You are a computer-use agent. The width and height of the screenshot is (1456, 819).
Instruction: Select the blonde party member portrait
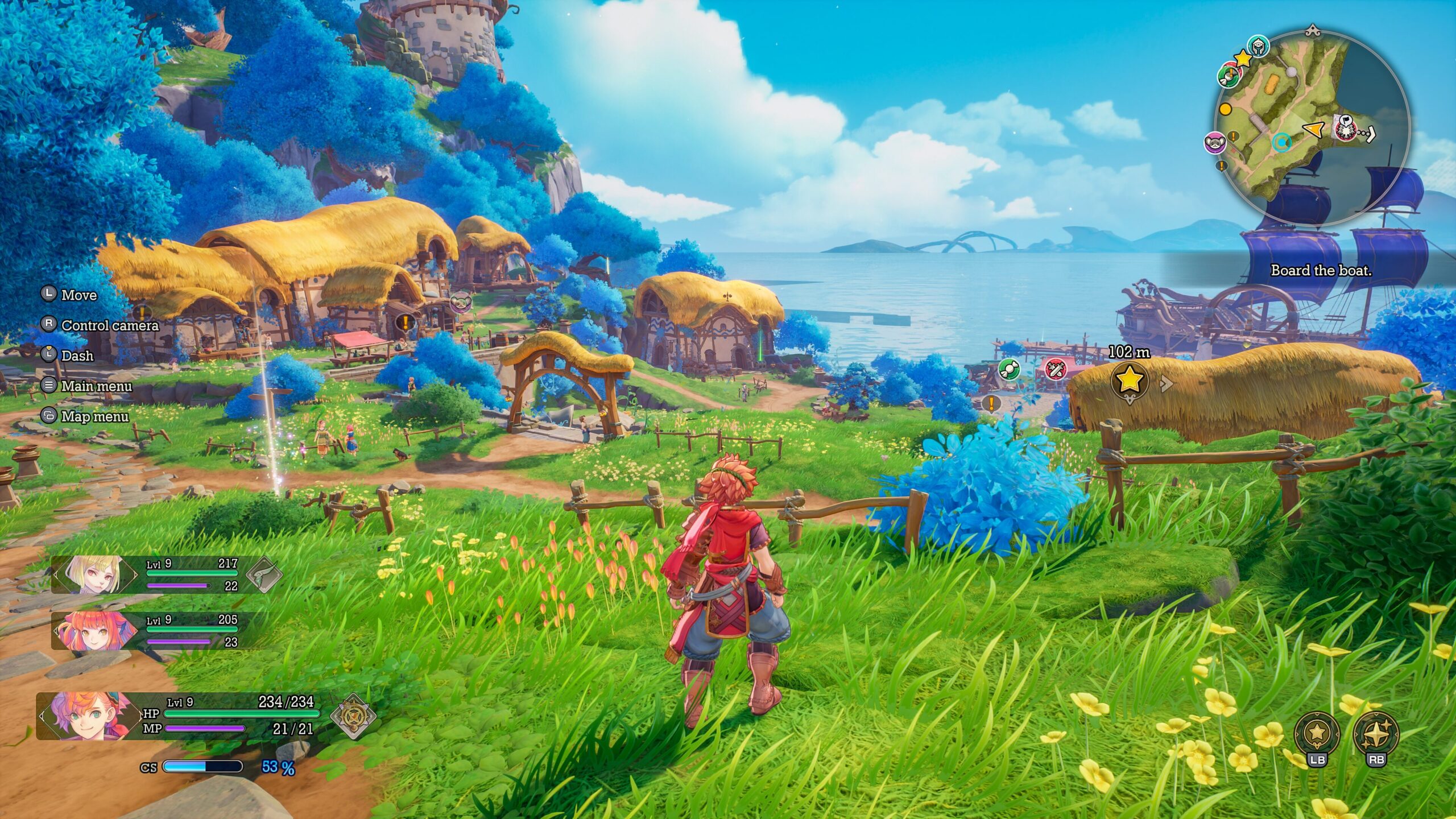click(x=95, y=574)
